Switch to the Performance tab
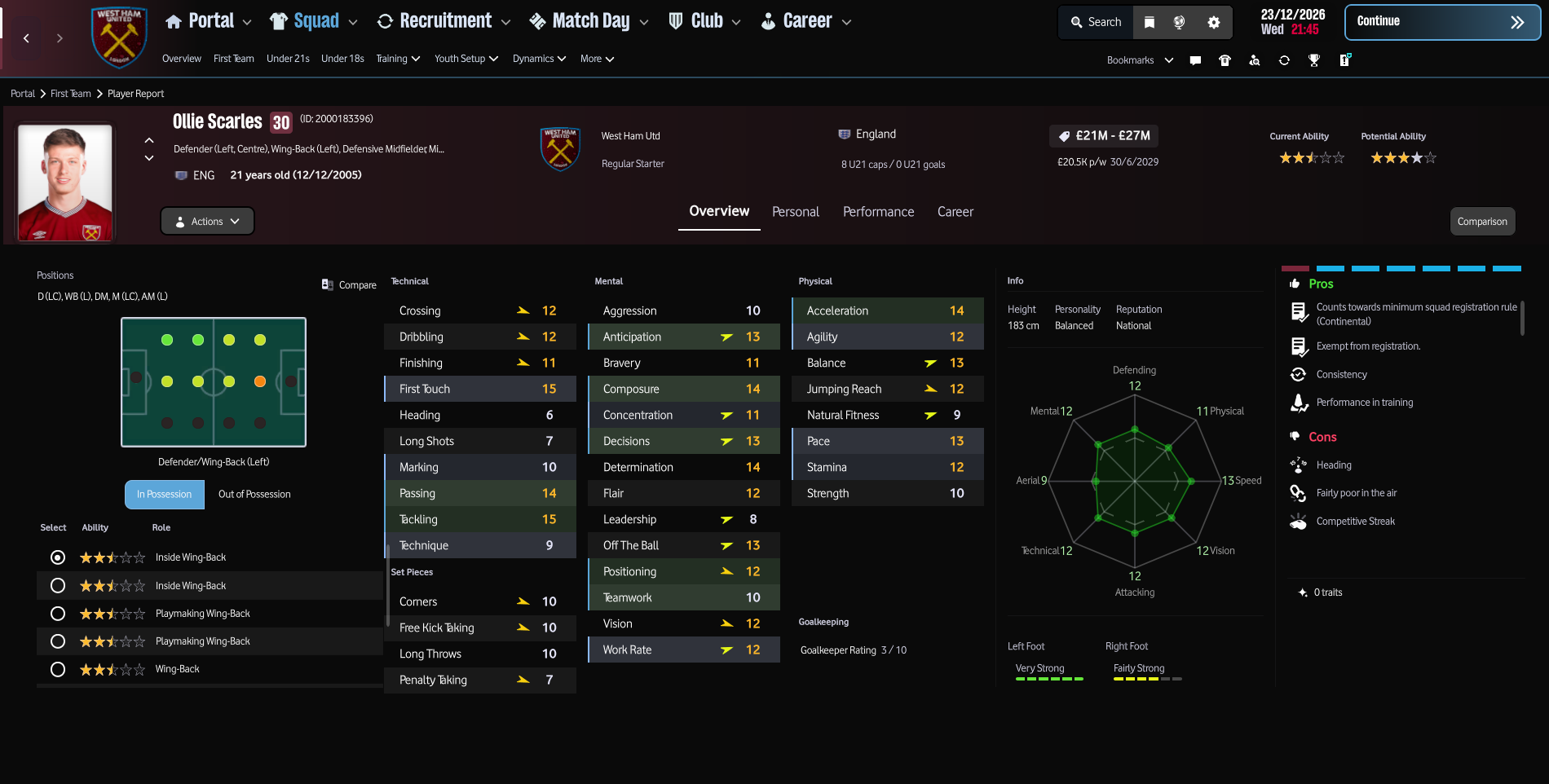 pyautogui.click(x=878, y=212)
